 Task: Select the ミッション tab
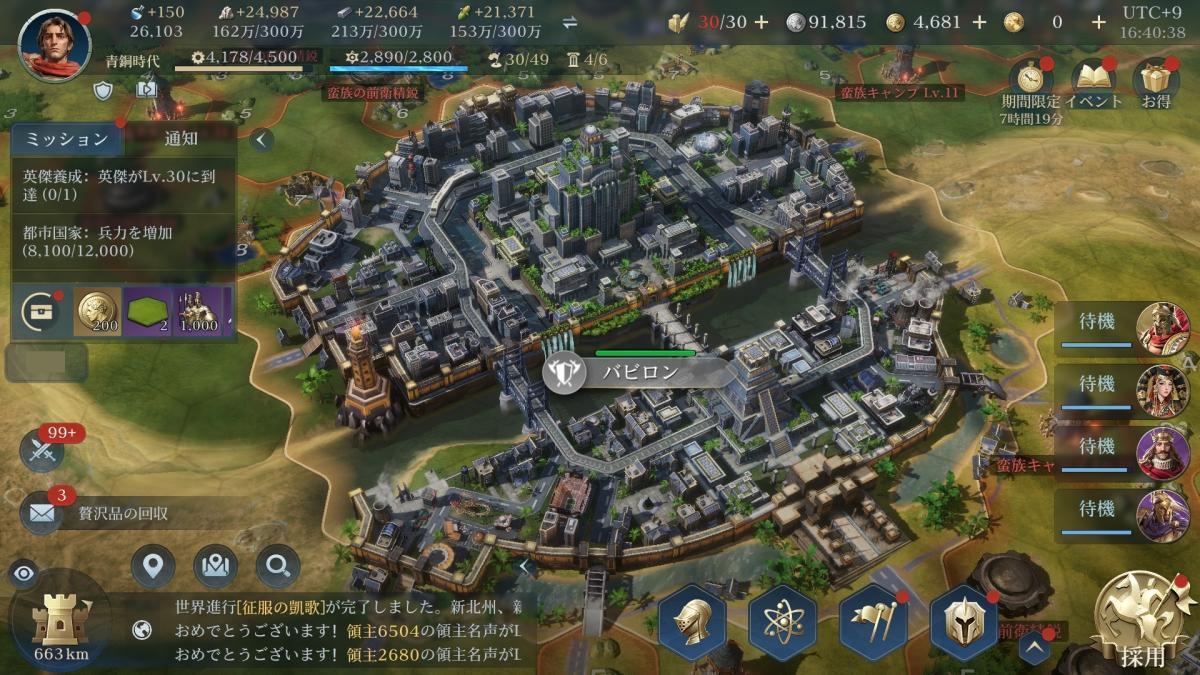66,139
